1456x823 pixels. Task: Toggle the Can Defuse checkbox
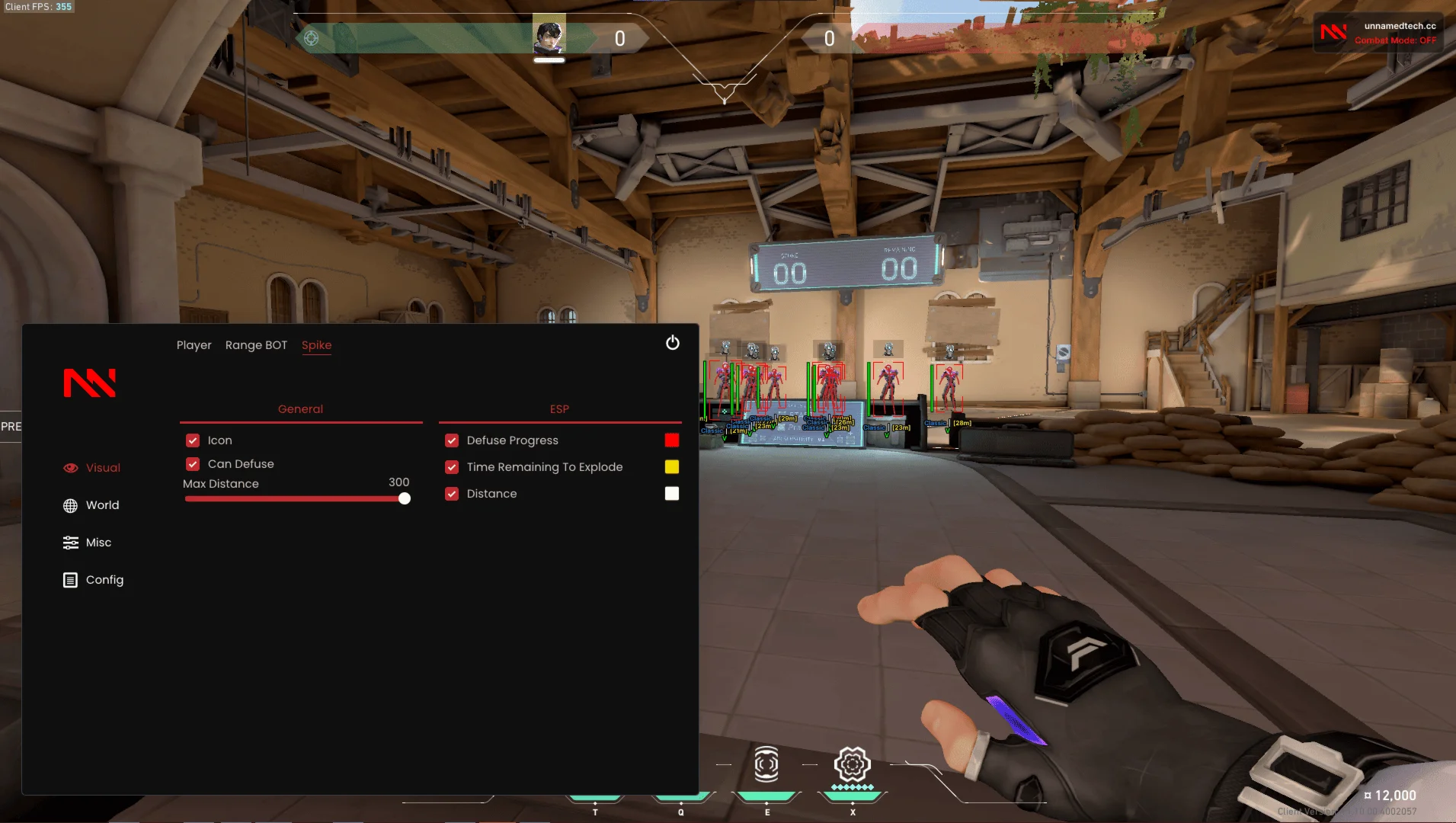point(193,463)
